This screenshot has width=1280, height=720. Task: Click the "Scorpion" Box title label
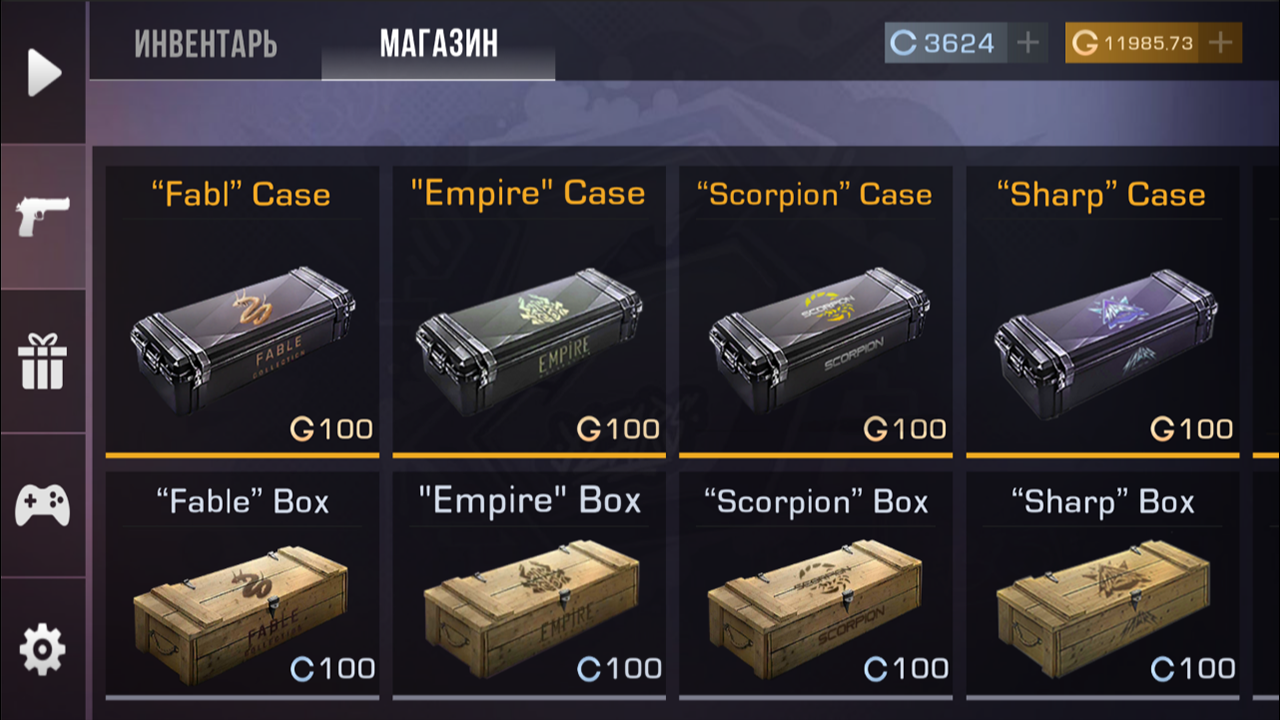[x=815, y=500]
